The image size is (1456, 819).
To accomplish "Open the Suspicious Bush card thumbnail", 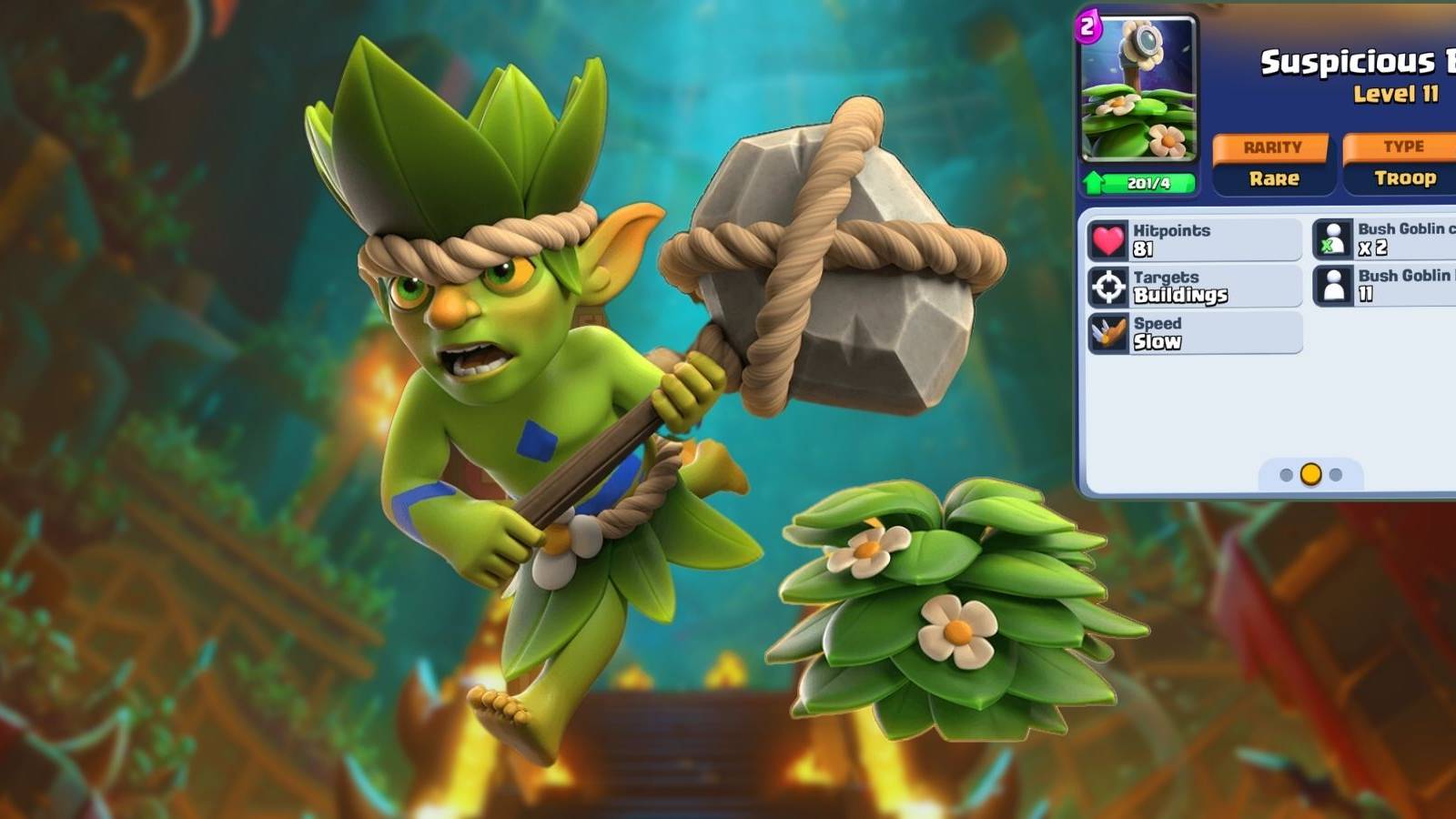I will pyautogui.click(x=1139, y=91).
